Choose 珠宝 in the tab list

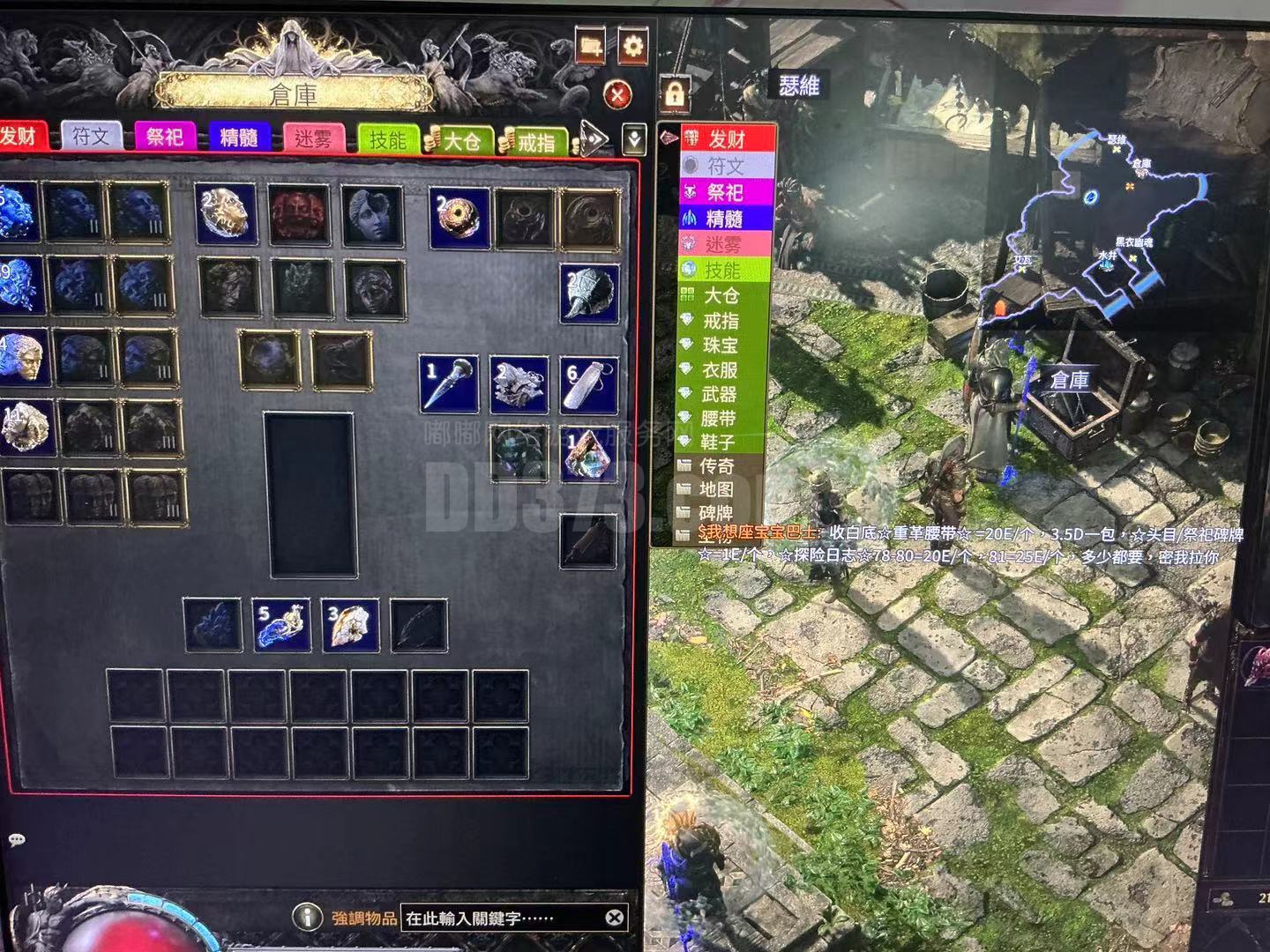point(720,346)
